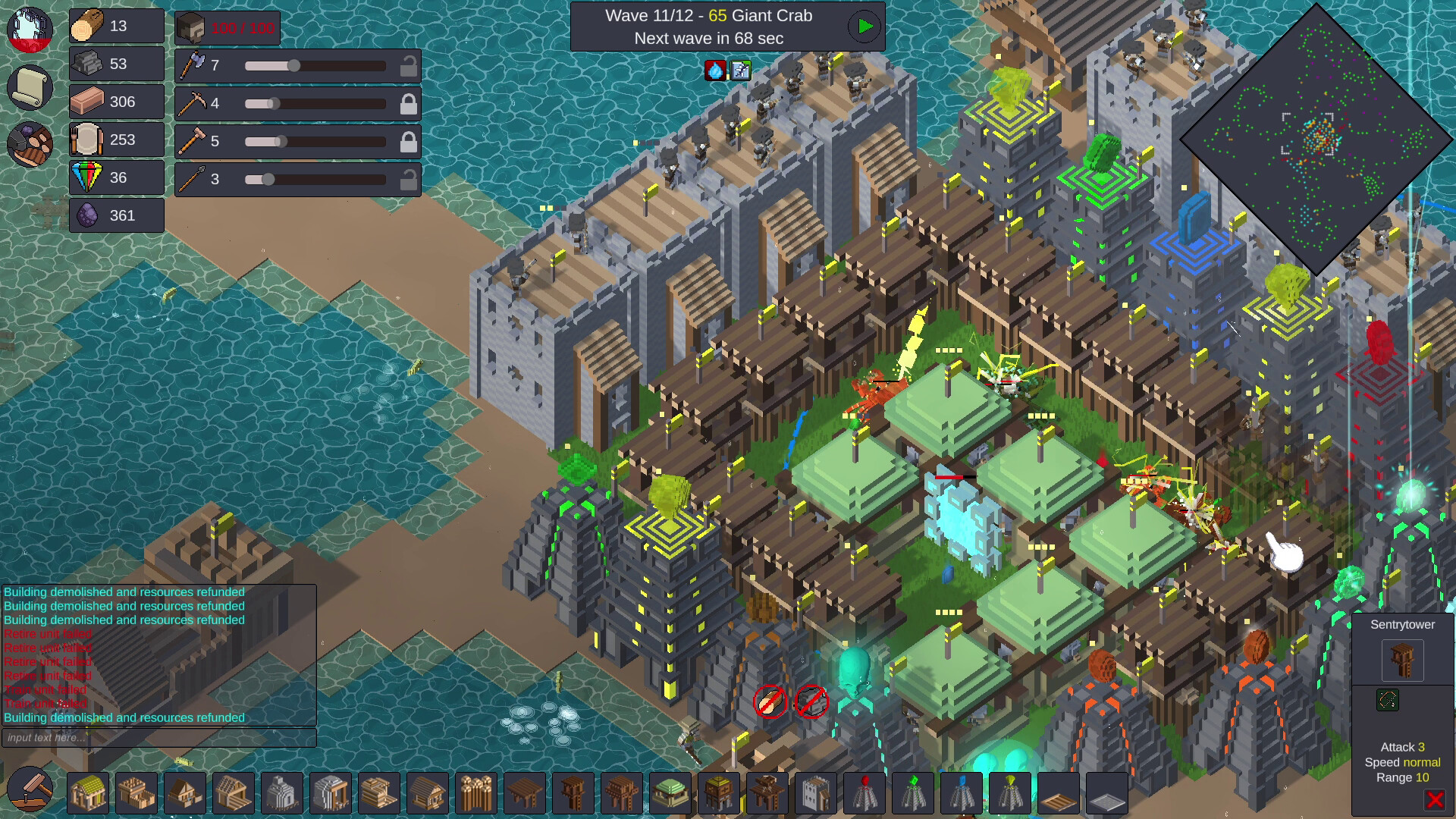Screen dimensions: 1456x819
Task: Select the Sentrytower icon in the build toolbar
Action: coord(573,793)
